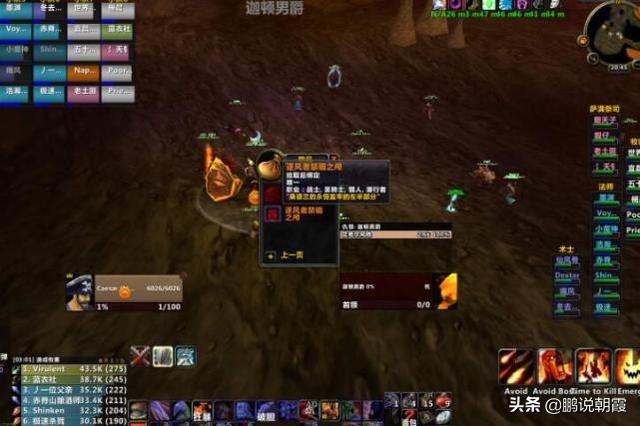640x426 pixels.
Task: Select the orange Nap raid frame
Action: (84, 72)
